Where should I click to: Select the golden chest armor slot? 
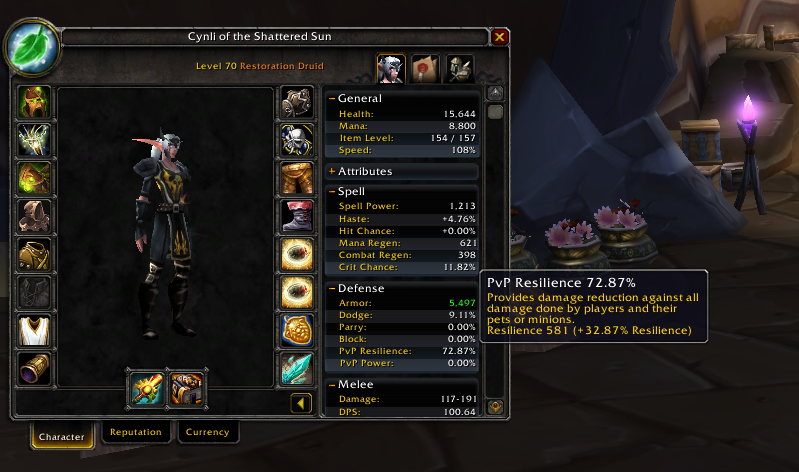35,254
